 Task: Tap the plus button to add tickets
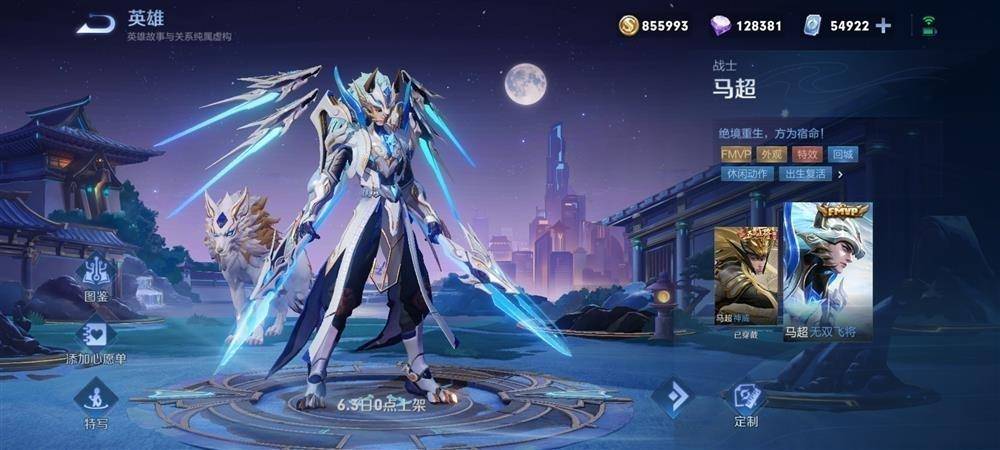(x=883, y=26)
